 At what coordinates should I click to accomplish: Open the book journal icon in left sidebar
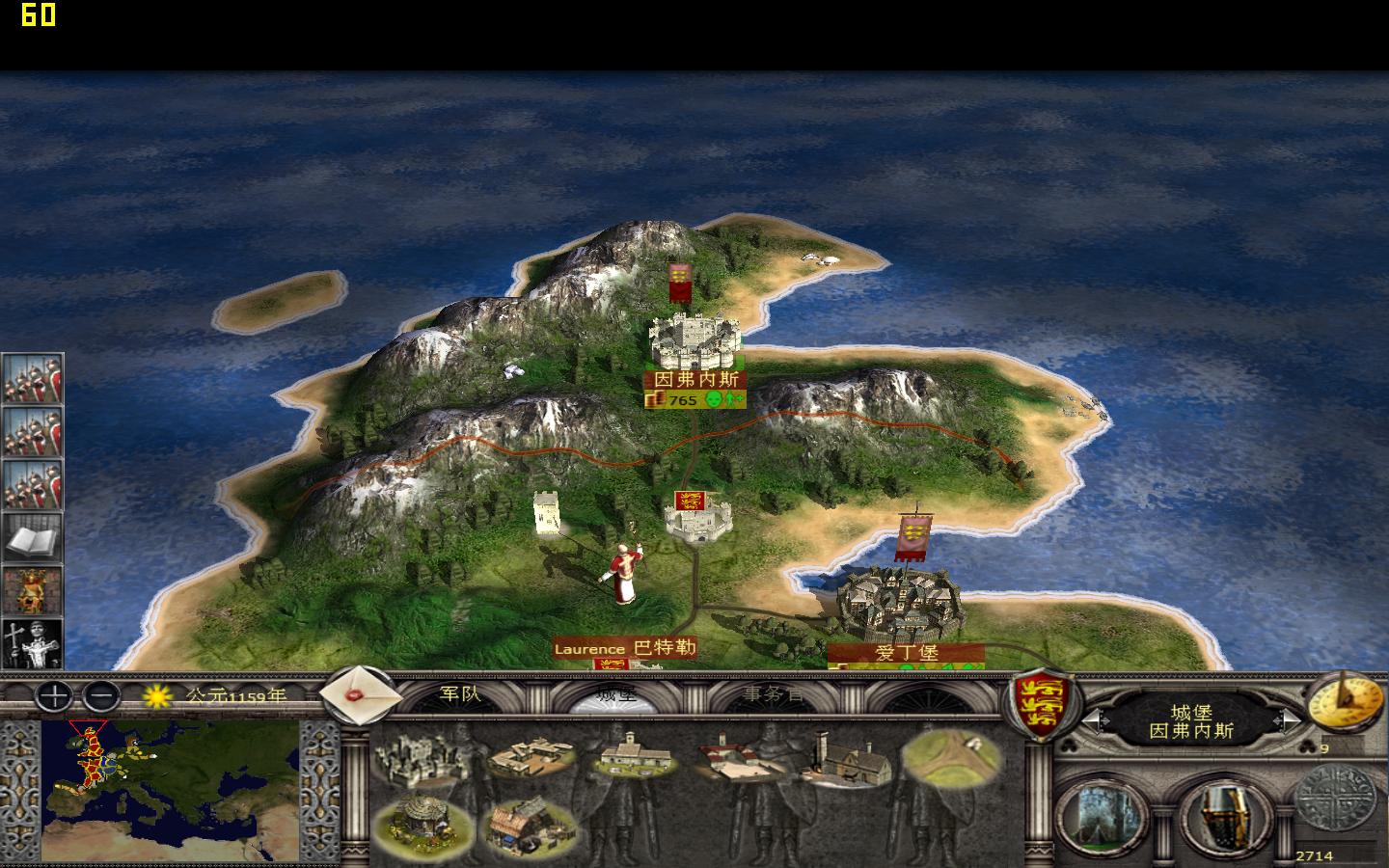(x=32, y=535)
